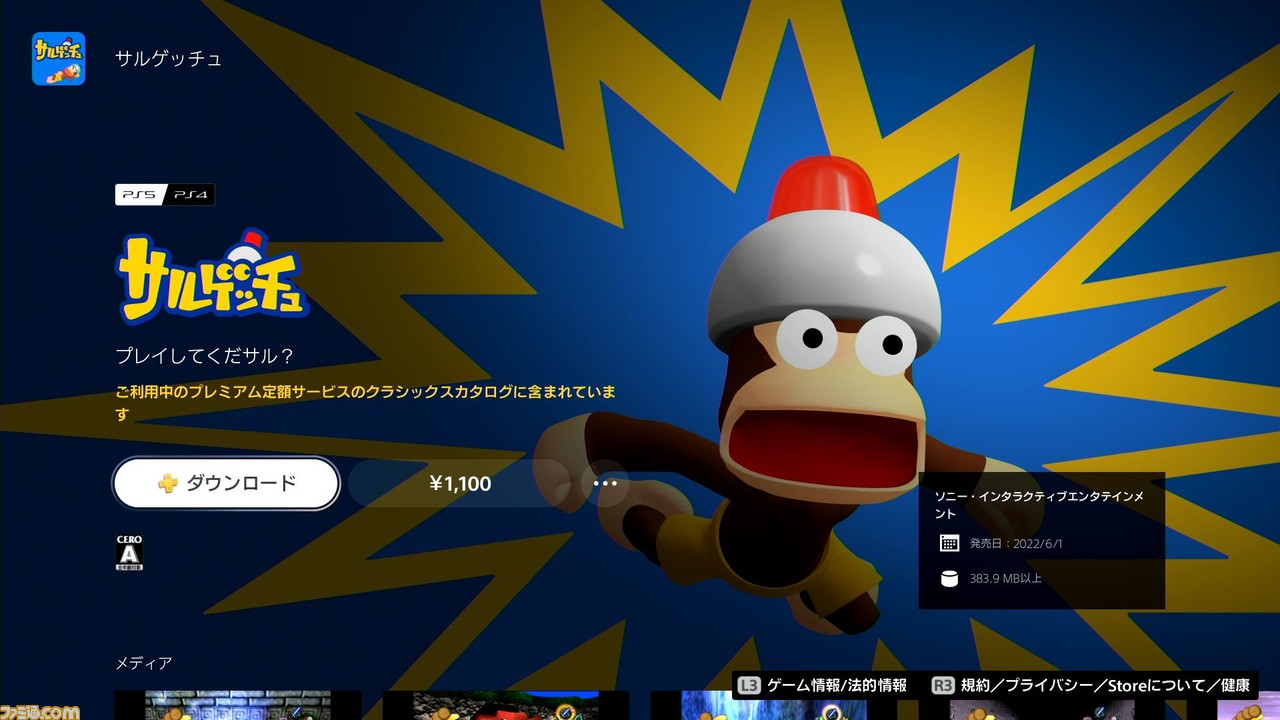Image resolution: width=1280 pixels, height=720 pixels.
Task: Open the more options (...) menu
Action: (605, 483)
